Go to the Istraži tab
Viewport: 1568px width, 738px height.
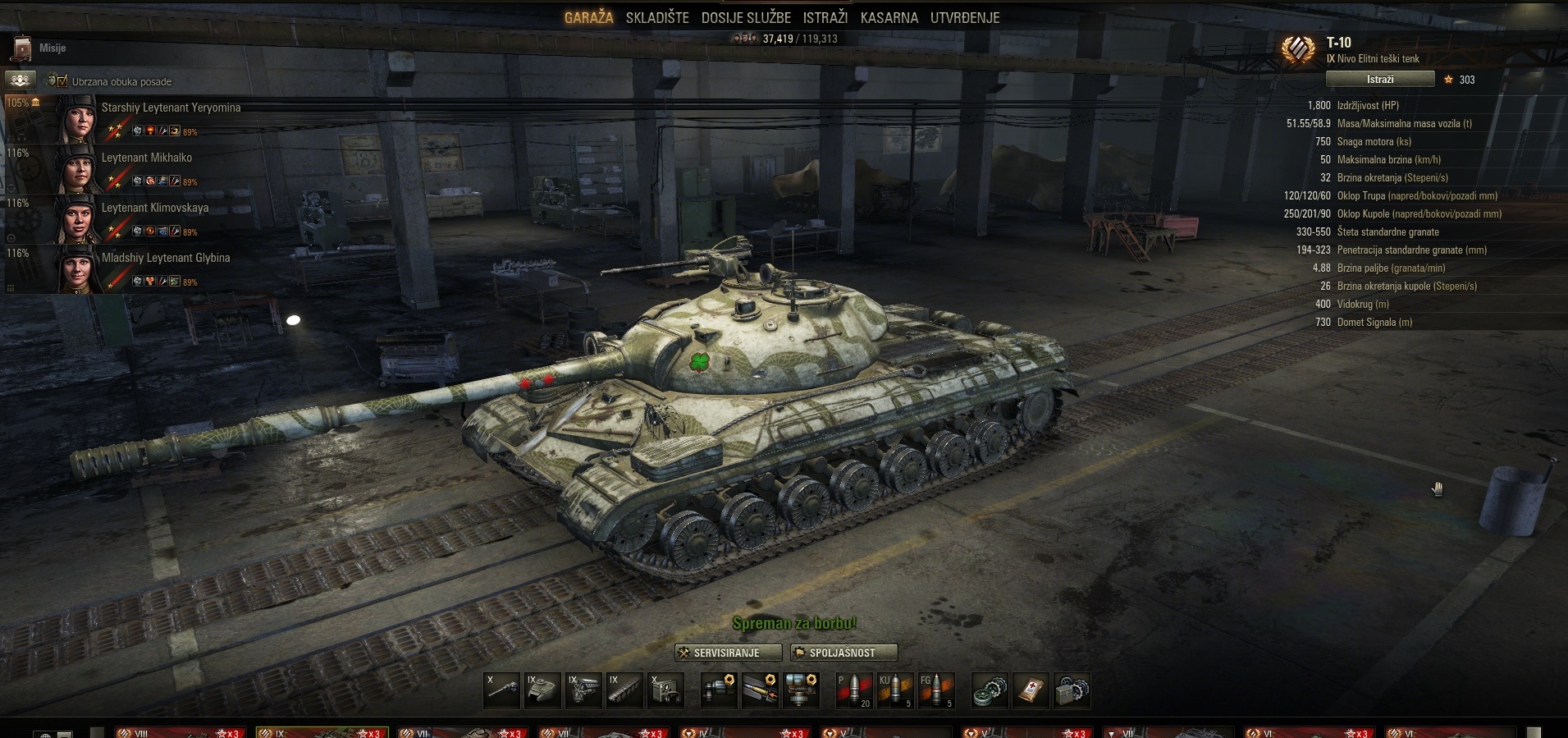tap(825, 17)
